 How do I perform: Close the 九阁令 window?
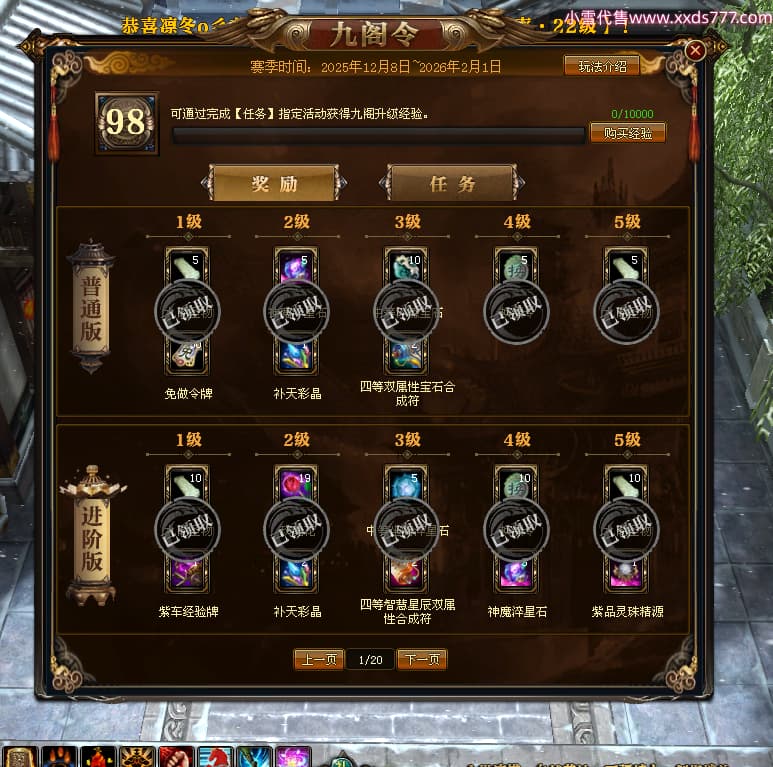pyautogui.click(x=696, y=50)
